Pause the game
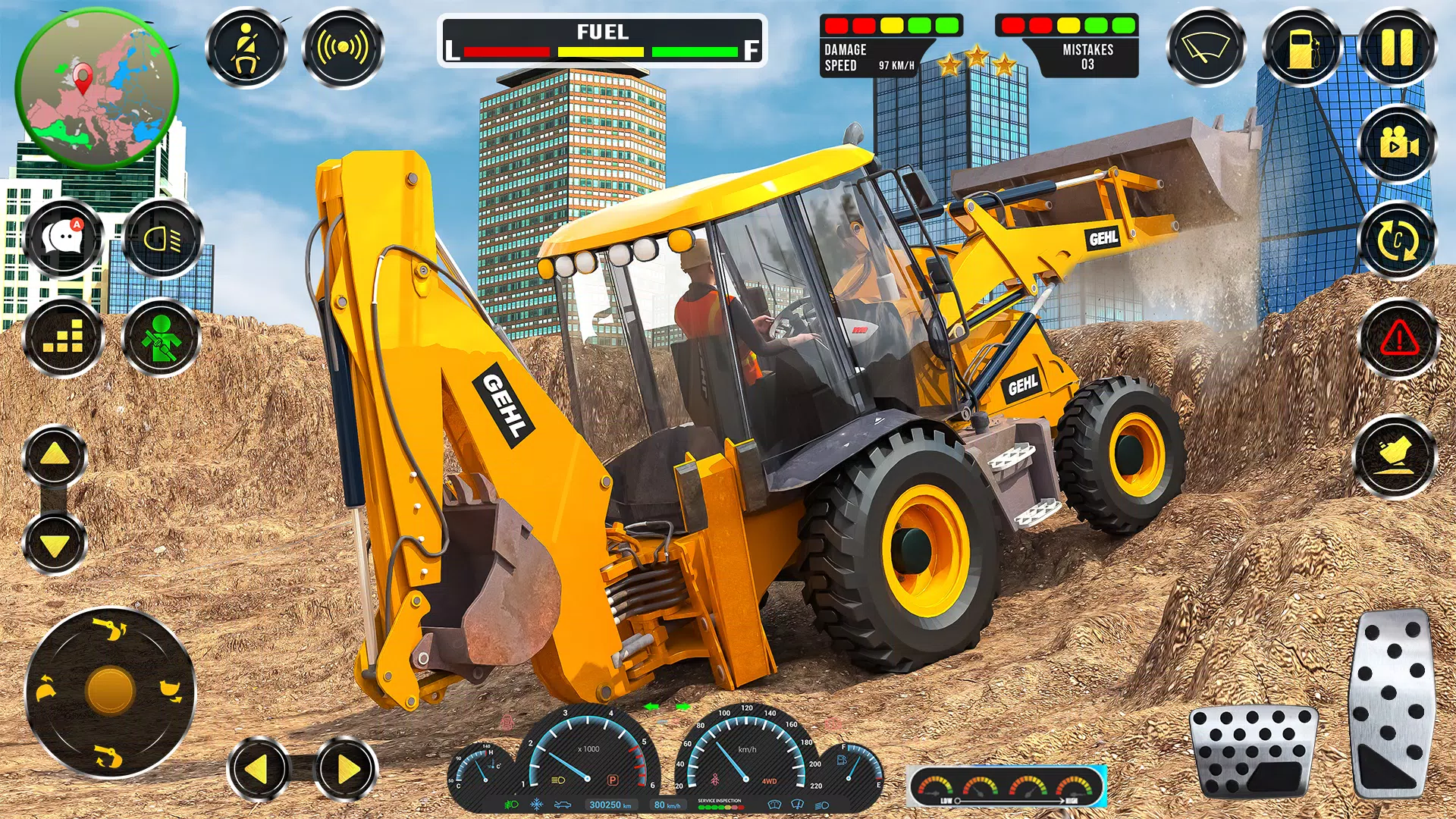The height and width of the screenshot is (819, 1456). pyautogui.click(x=1398, y=45)
